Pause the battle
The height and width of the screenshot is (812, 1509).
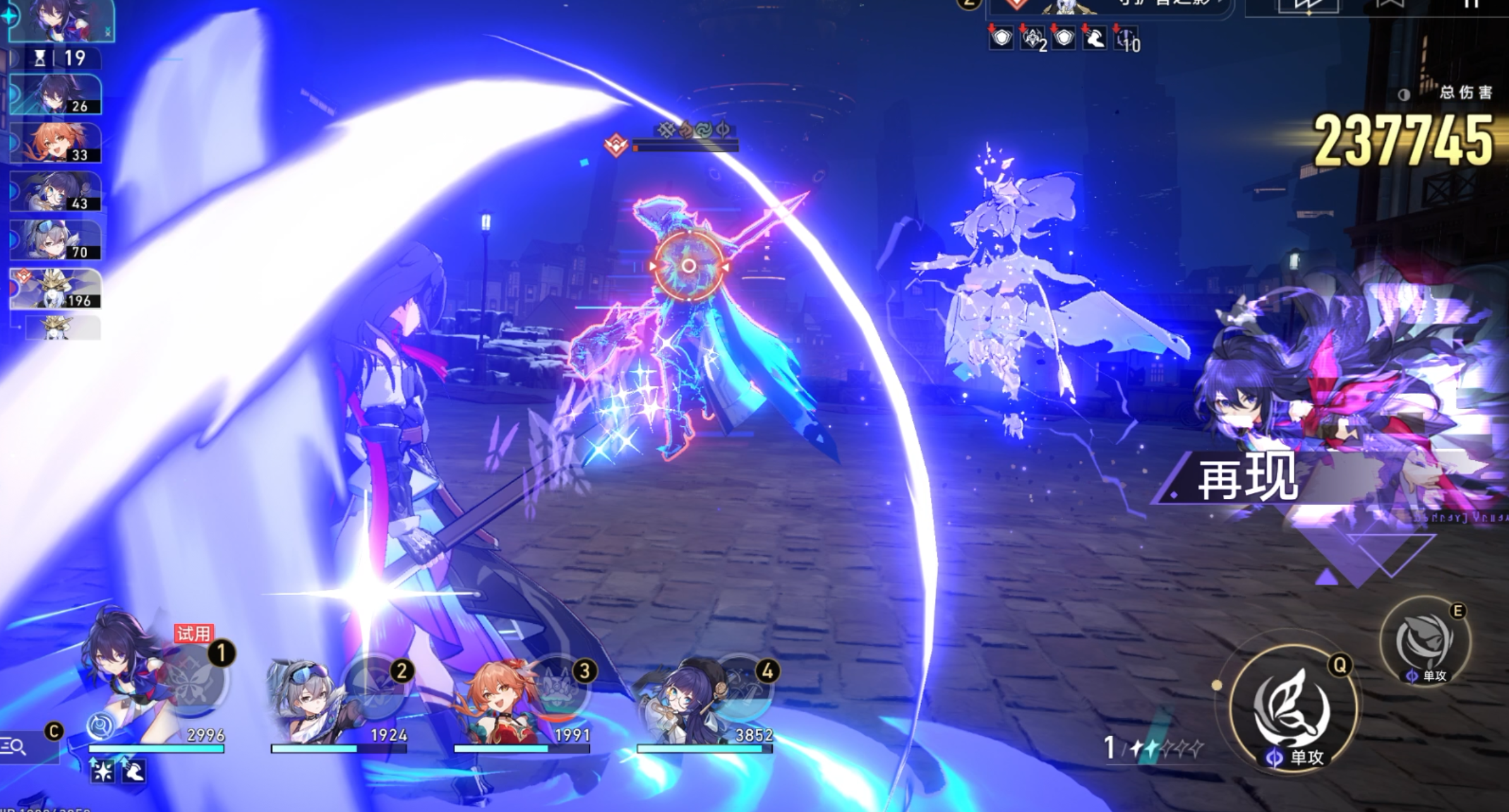1472,5
